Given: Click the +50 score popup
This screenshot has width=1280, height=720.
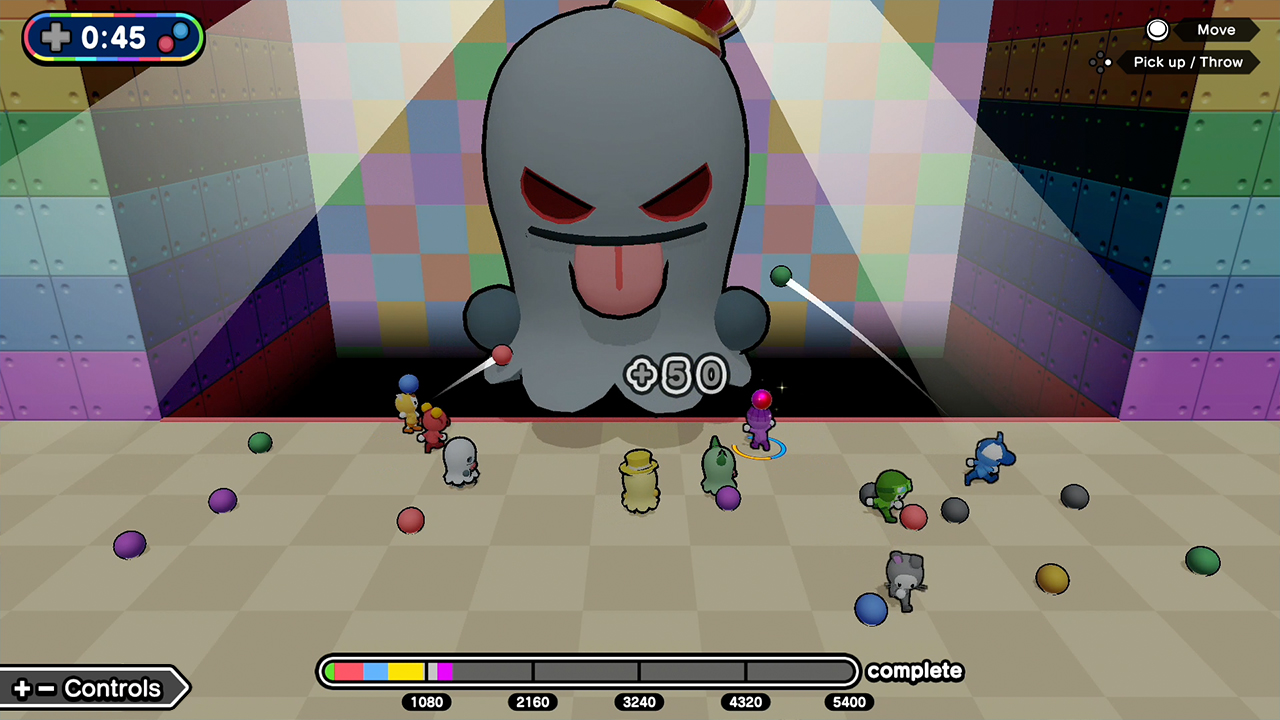Looking at the screenshot, I should 676,374.
